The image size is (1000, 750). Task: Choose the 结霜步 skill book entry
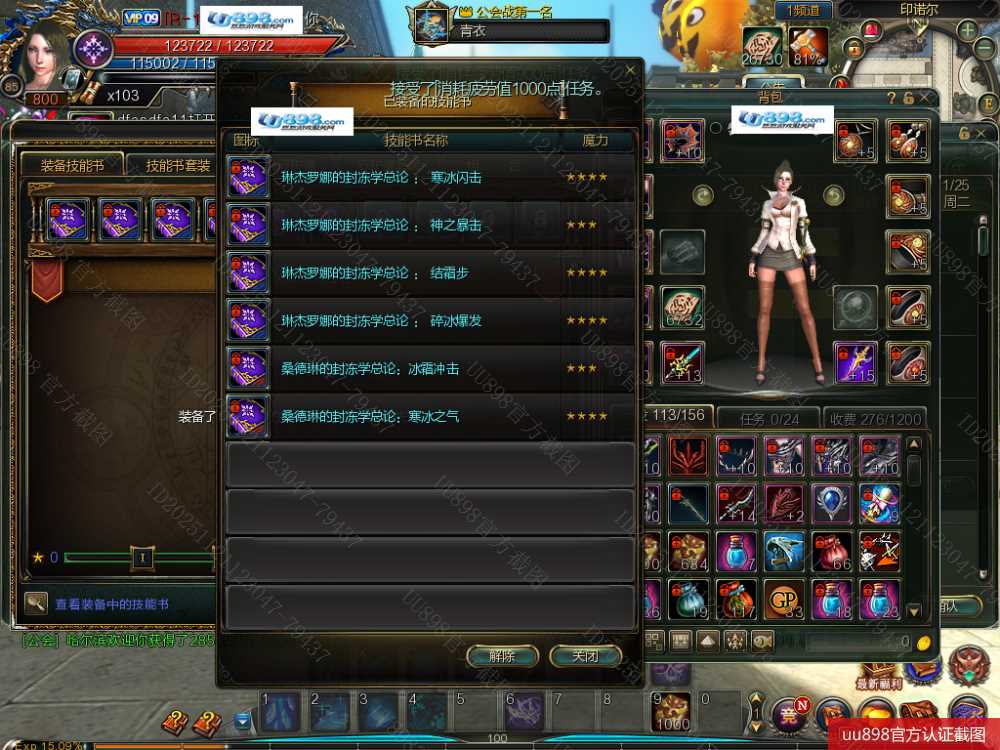coord(430,273)
